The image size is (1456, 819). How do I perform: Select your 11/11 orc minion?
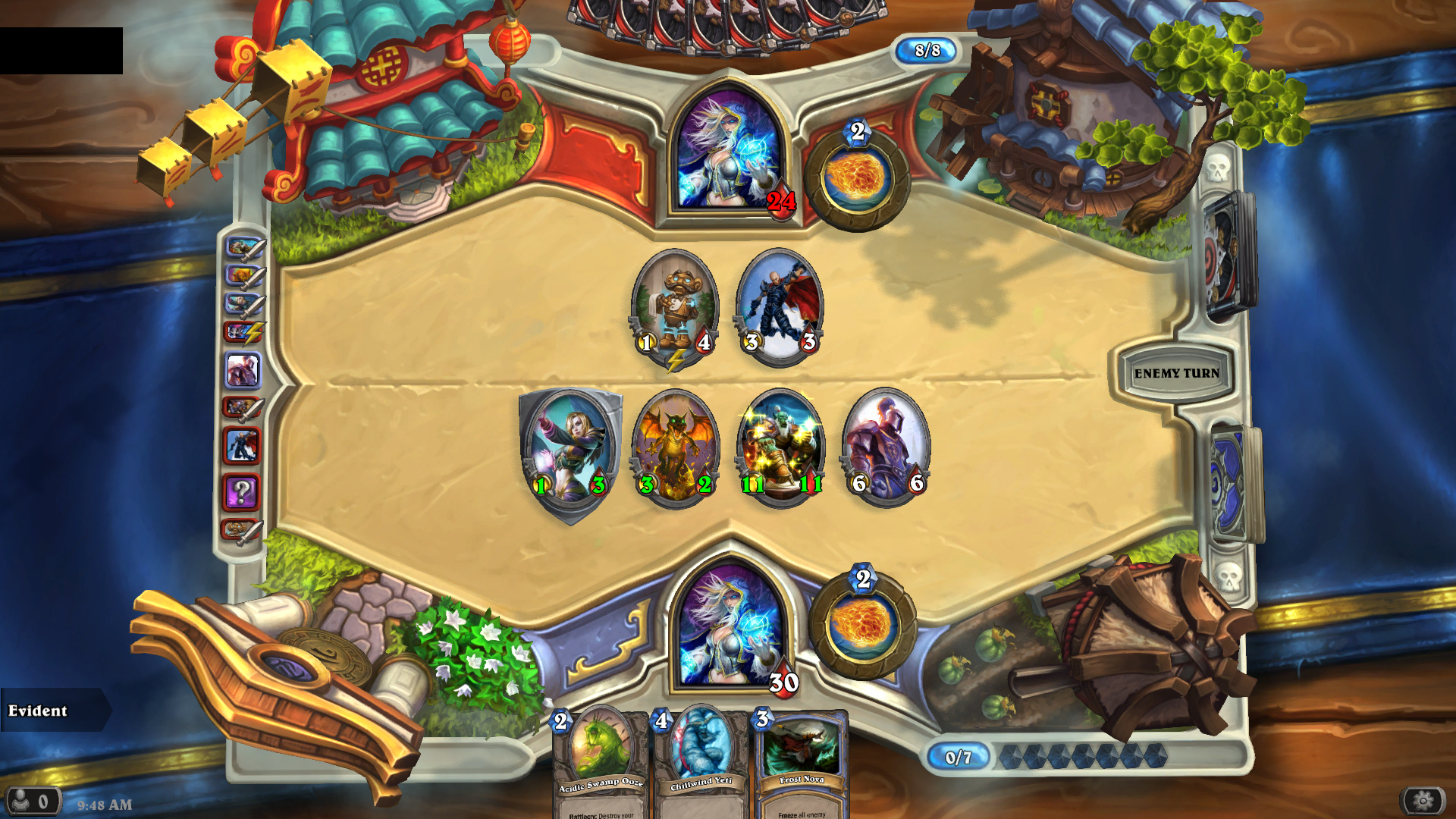(x=780, y=449)
